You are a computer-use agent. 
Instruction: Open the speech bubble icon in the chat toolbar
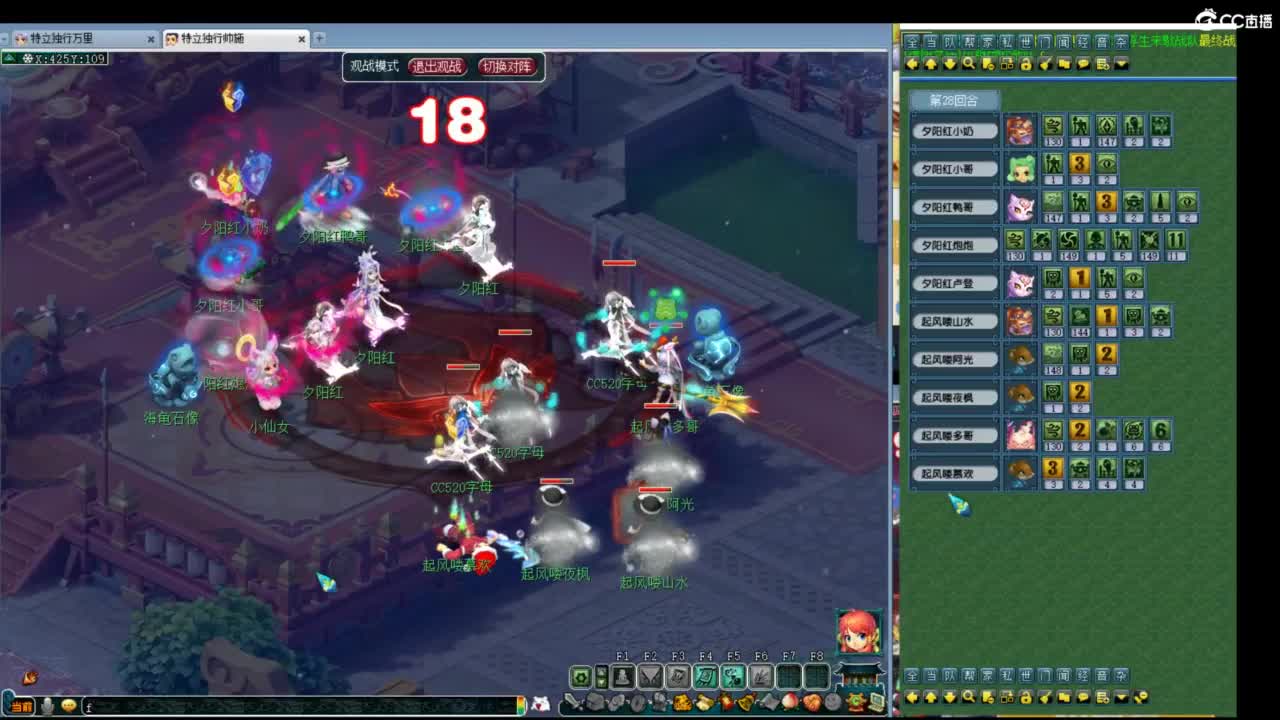tap(1083, 63)
